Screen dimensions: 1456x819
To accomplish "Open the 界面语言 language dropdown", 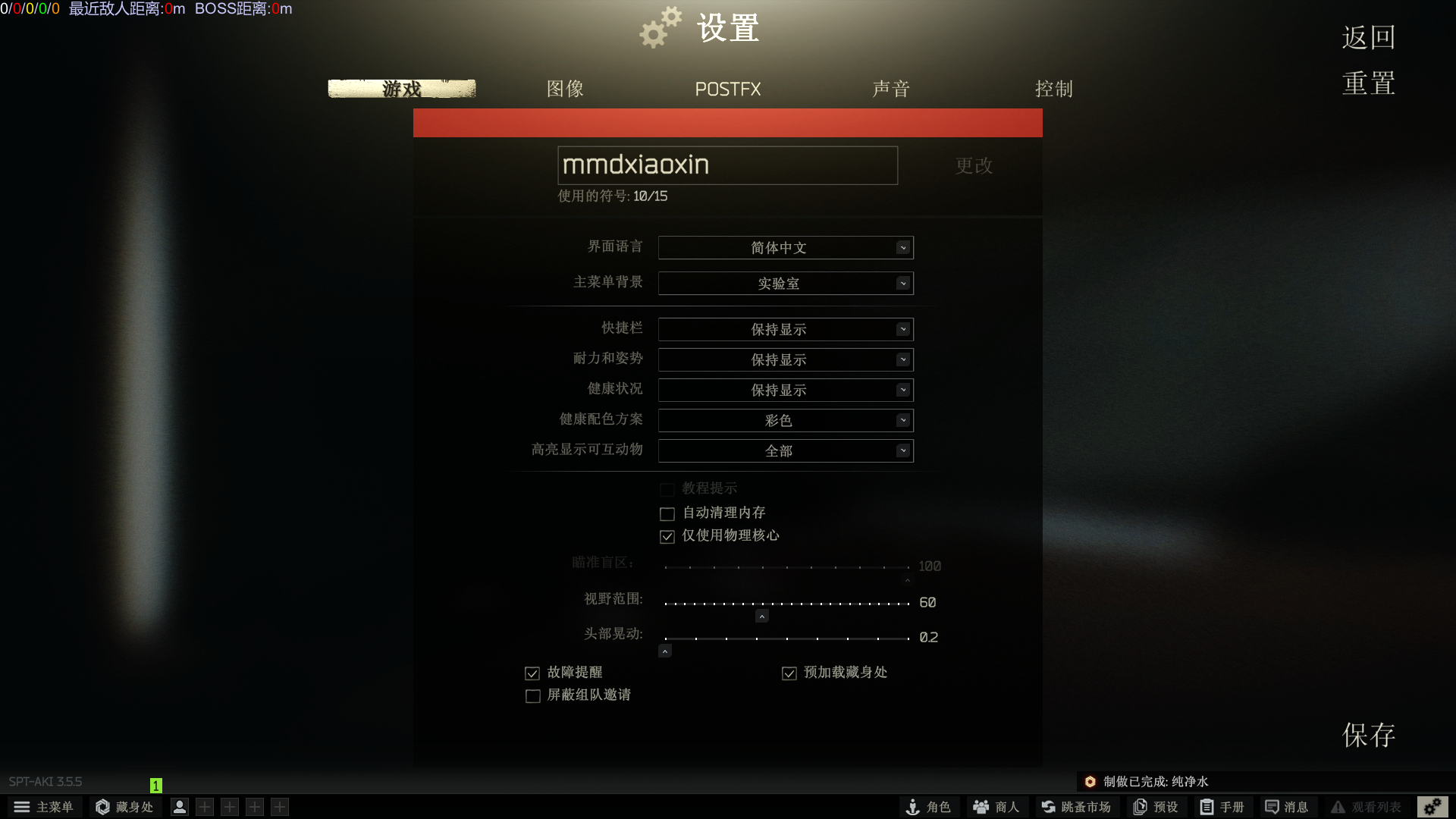I will tap(785, 247).
